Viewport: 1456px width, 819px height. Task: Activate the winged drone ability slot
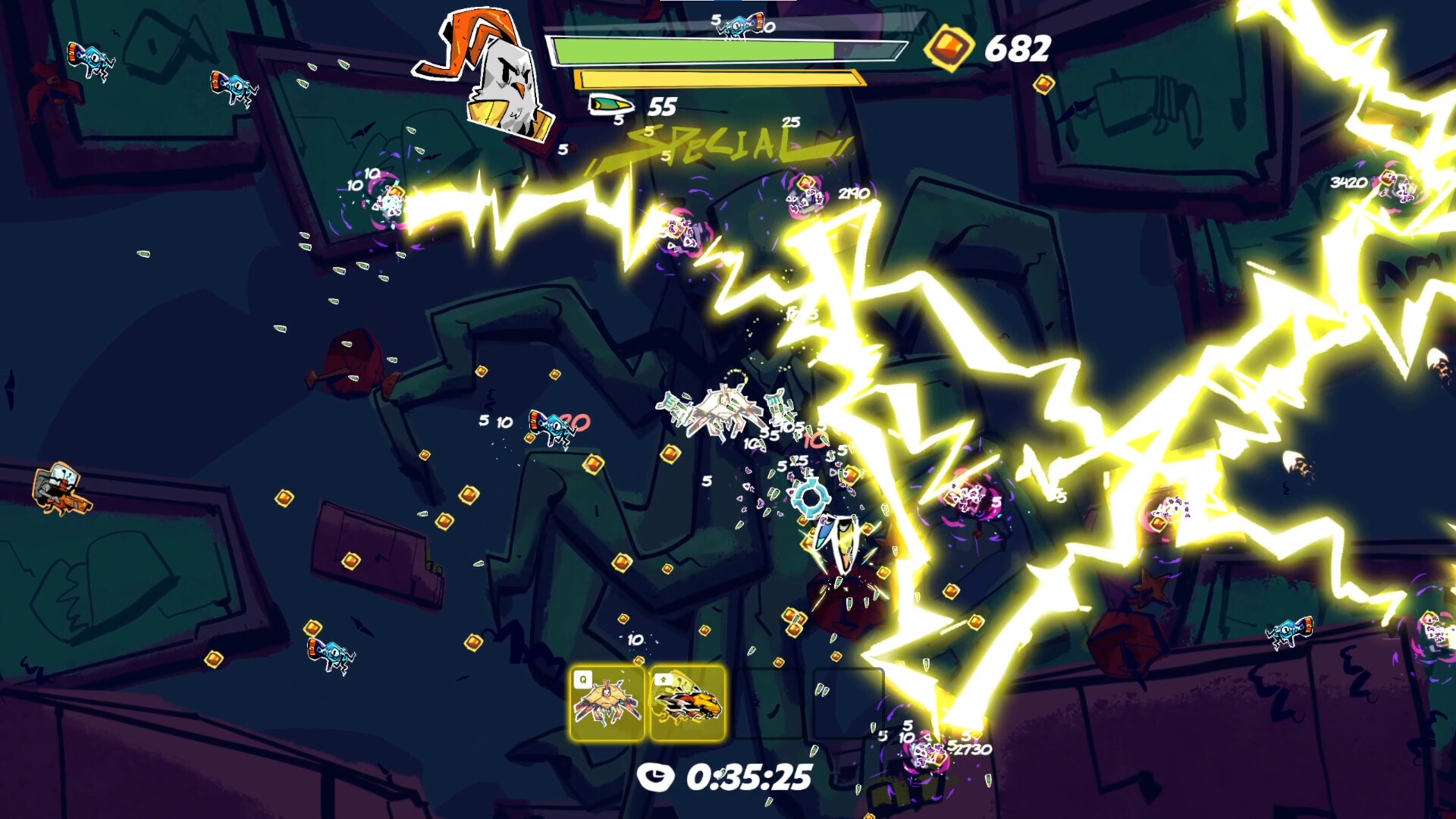(607, 703)
